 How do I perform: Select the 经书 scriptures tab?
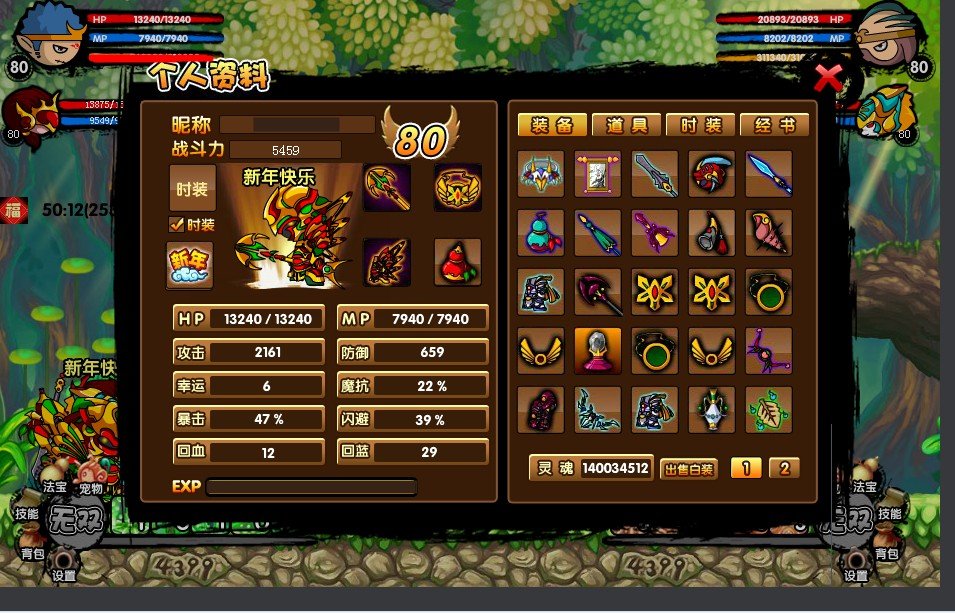[x=774, y=125]
